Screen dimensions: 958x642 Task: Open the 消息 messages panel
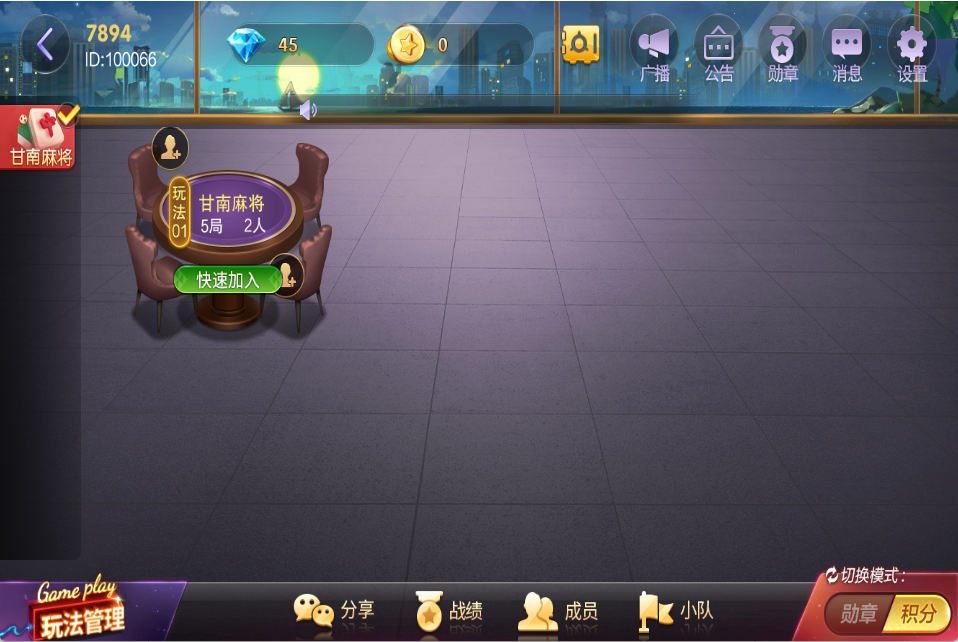(x=847, y=49)
